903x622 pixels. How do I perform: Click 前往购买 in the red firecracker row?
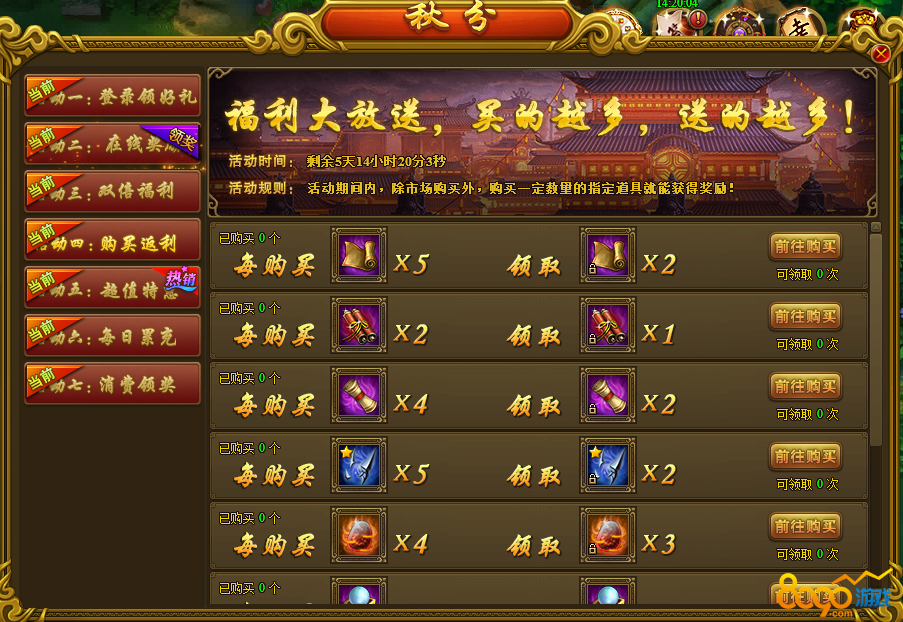(805, 317)
